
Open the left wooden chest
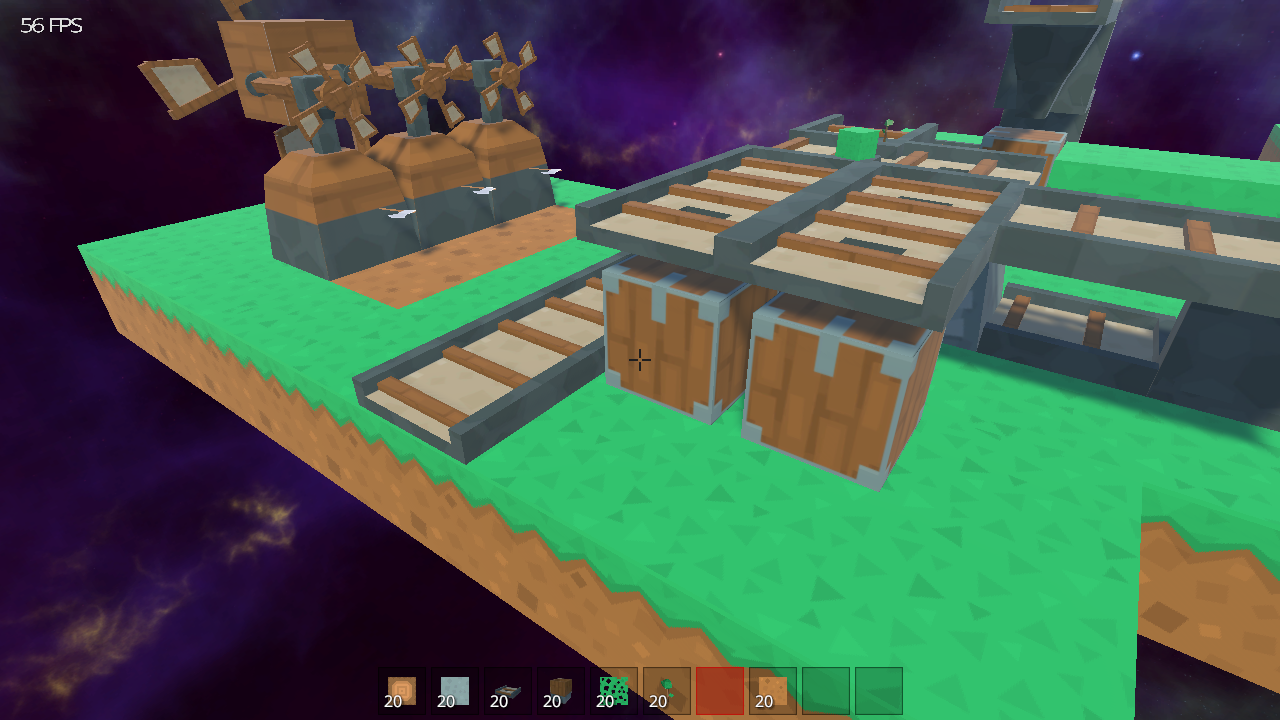tap(665, 350)
